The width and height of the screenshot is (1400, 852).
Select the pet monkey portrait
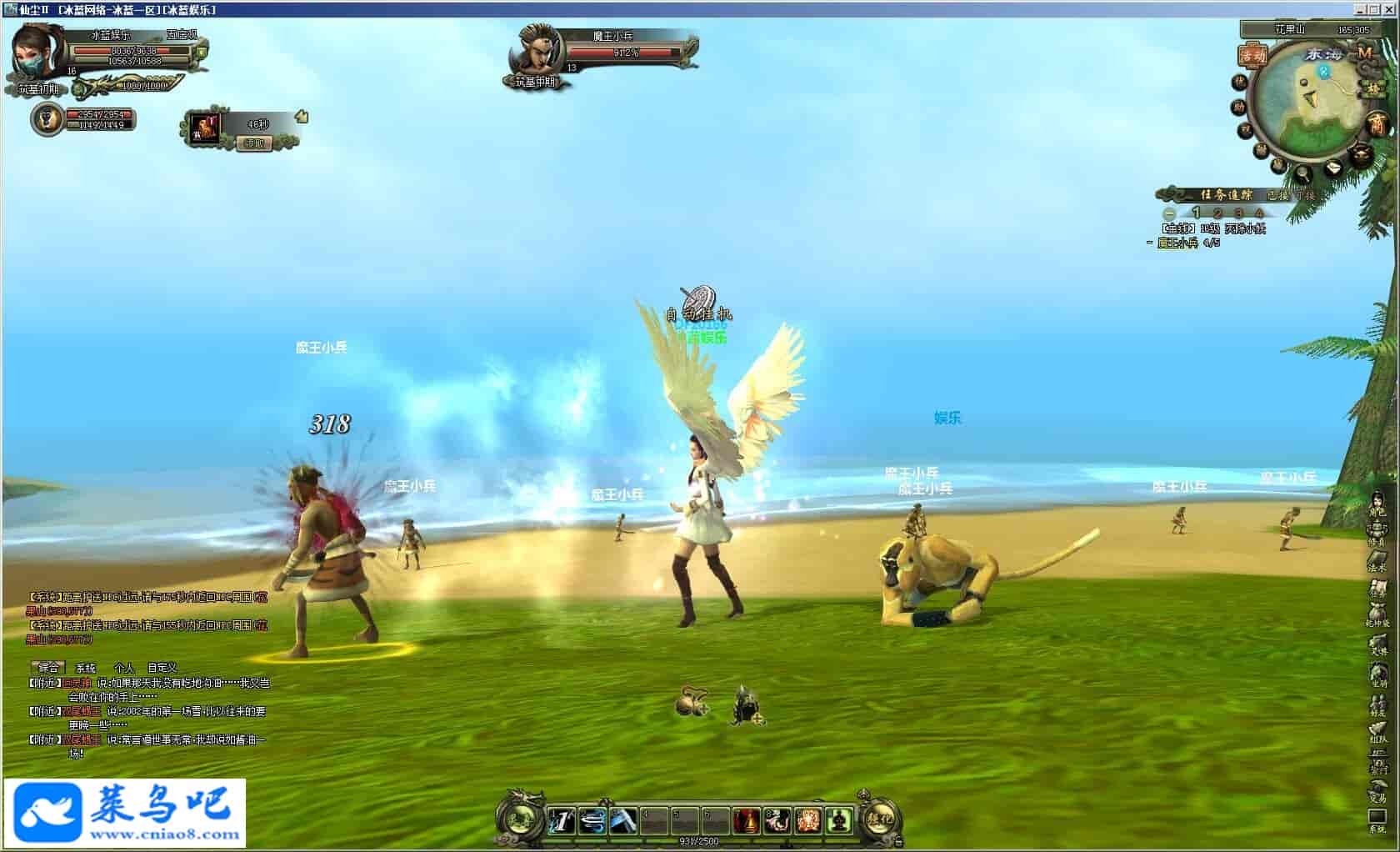click(47, 119)
